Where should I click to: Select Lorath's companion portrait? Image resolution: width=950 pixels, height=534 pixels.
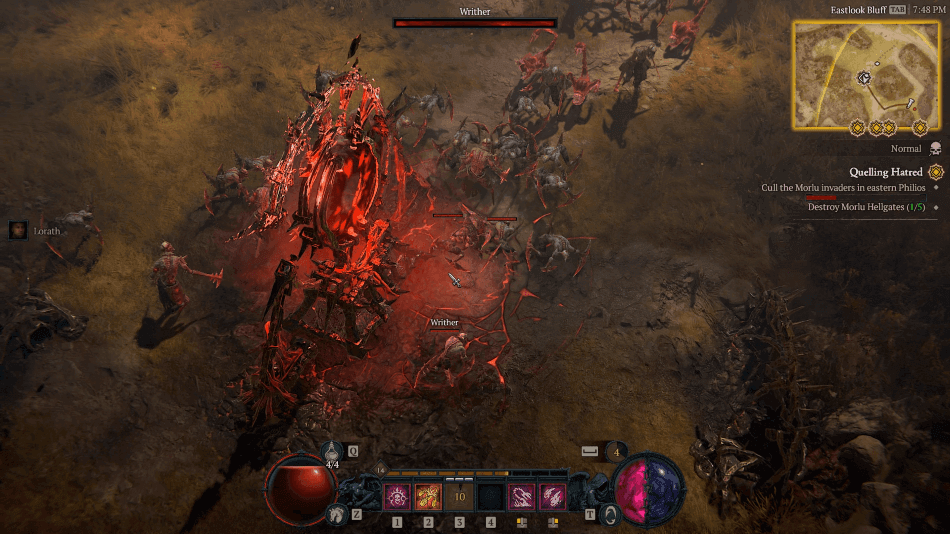[x=18, y=230]
